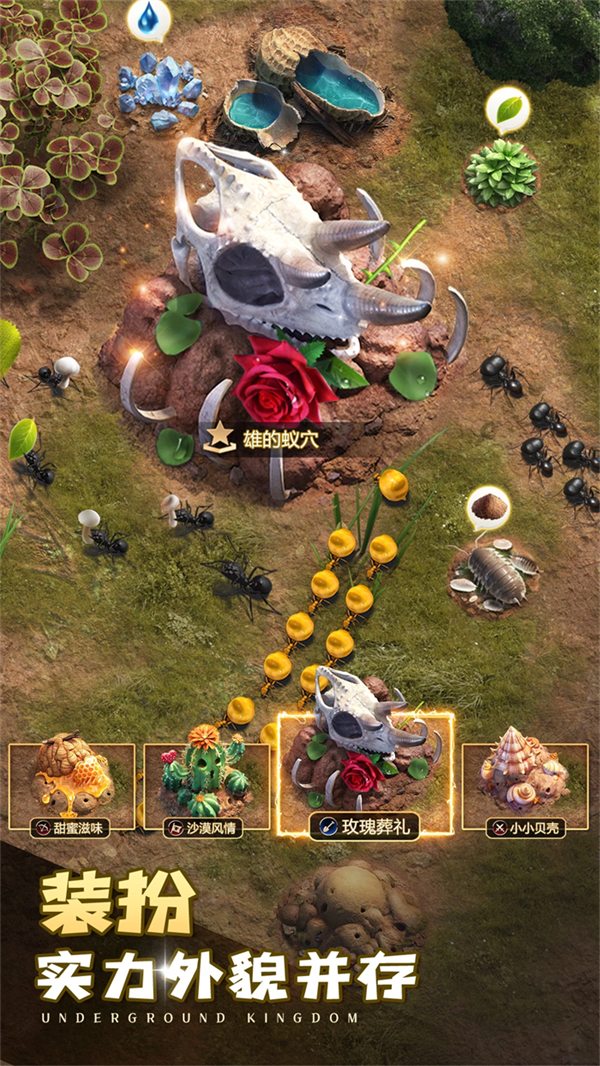
Task: Choose the 沙漠风情 cactus nest skin
Action: pos(207,786)
